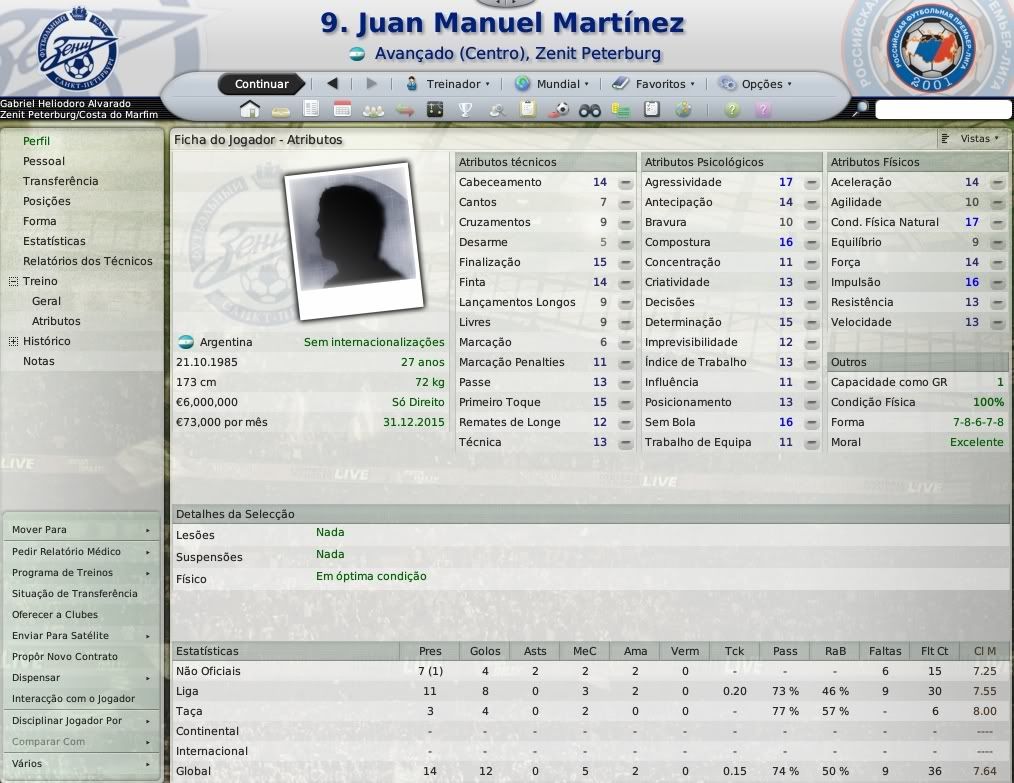Screen dimensions: 1014x783
Task: Click the binoculars scouting icon
Action: click(x=590, y=110)
